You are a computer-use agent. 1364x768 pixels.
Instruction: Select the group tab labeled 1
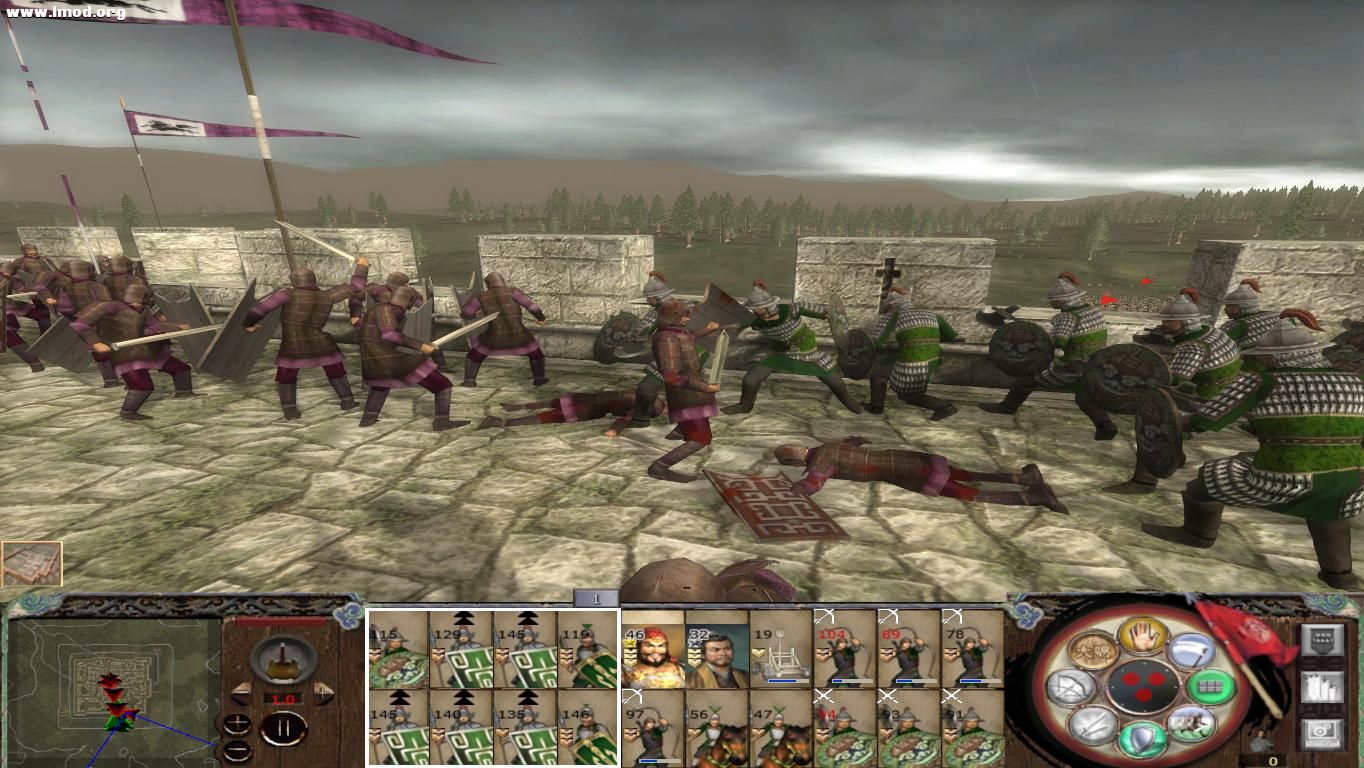point(595,600)
